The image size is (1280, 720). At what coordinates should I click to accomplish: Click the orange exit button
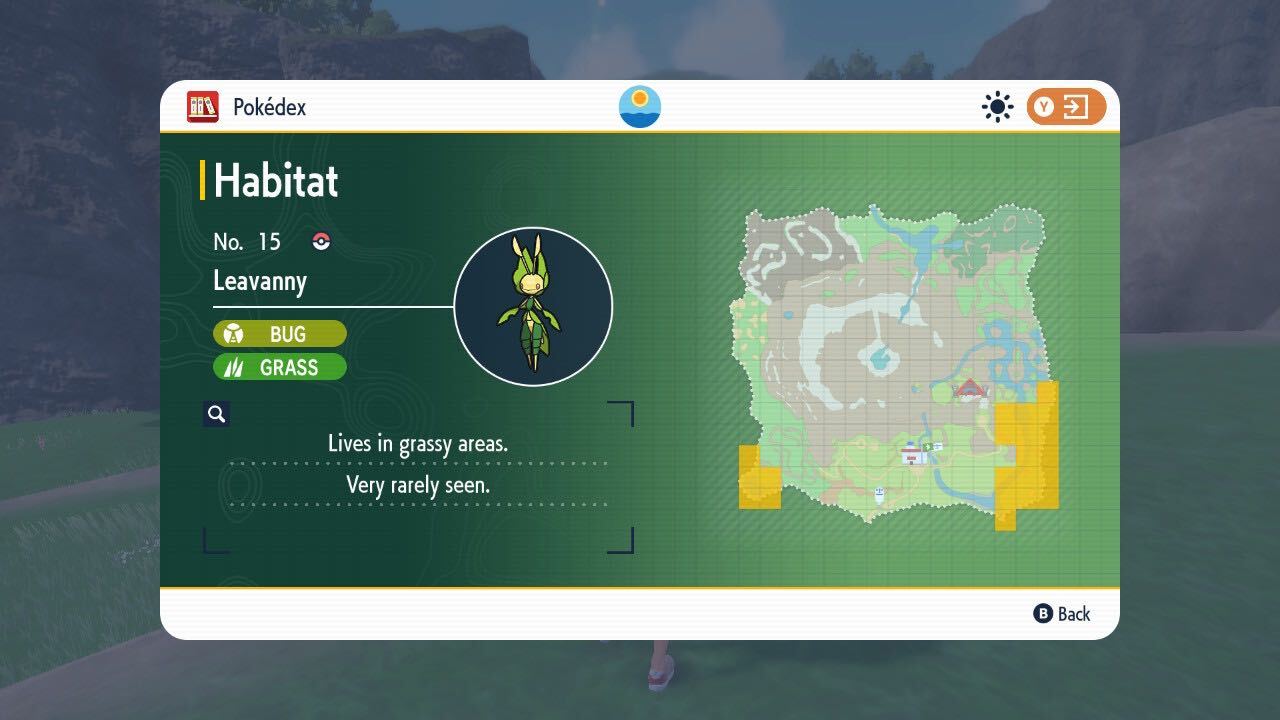click(x=1066, y=107)
